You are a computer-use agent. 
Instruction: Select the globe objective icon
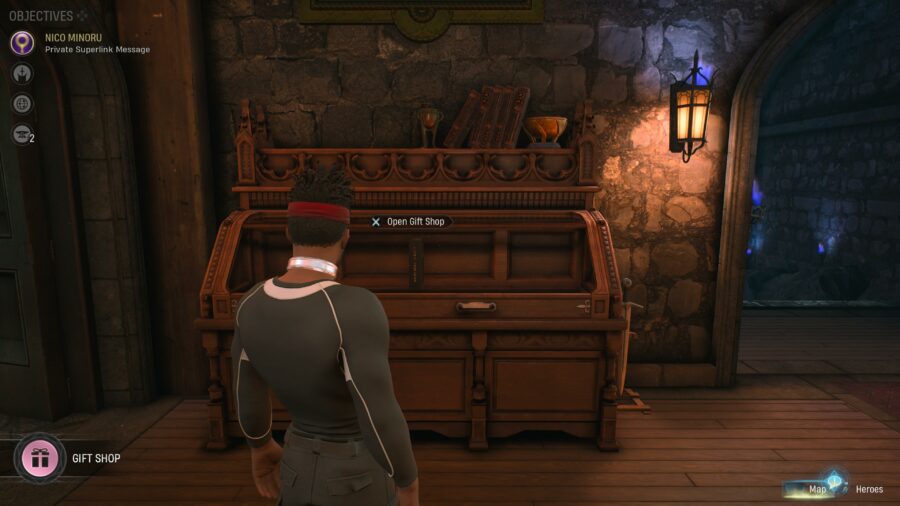click(x=22, y=104)
